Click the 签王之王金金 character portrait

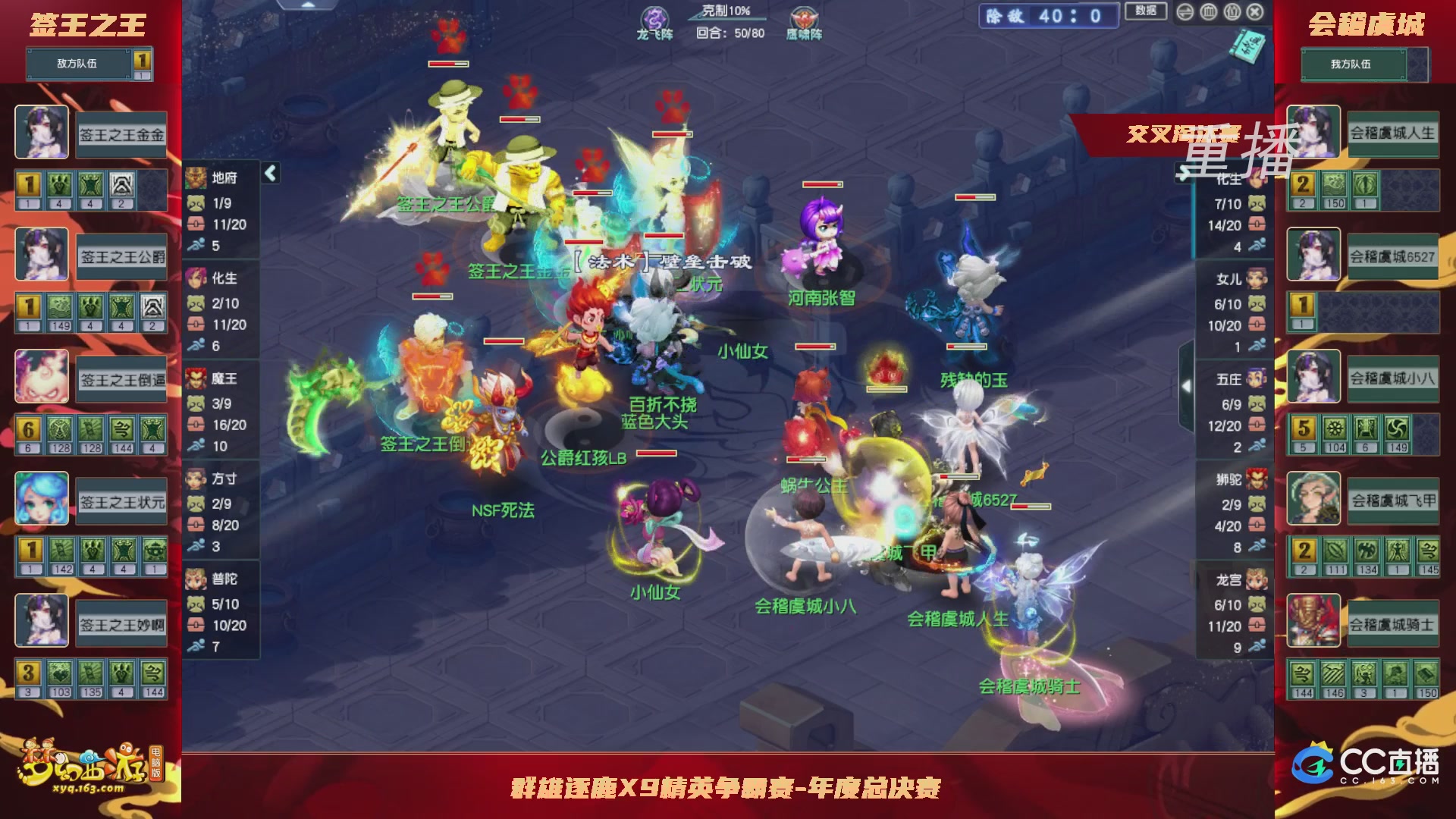40,133
